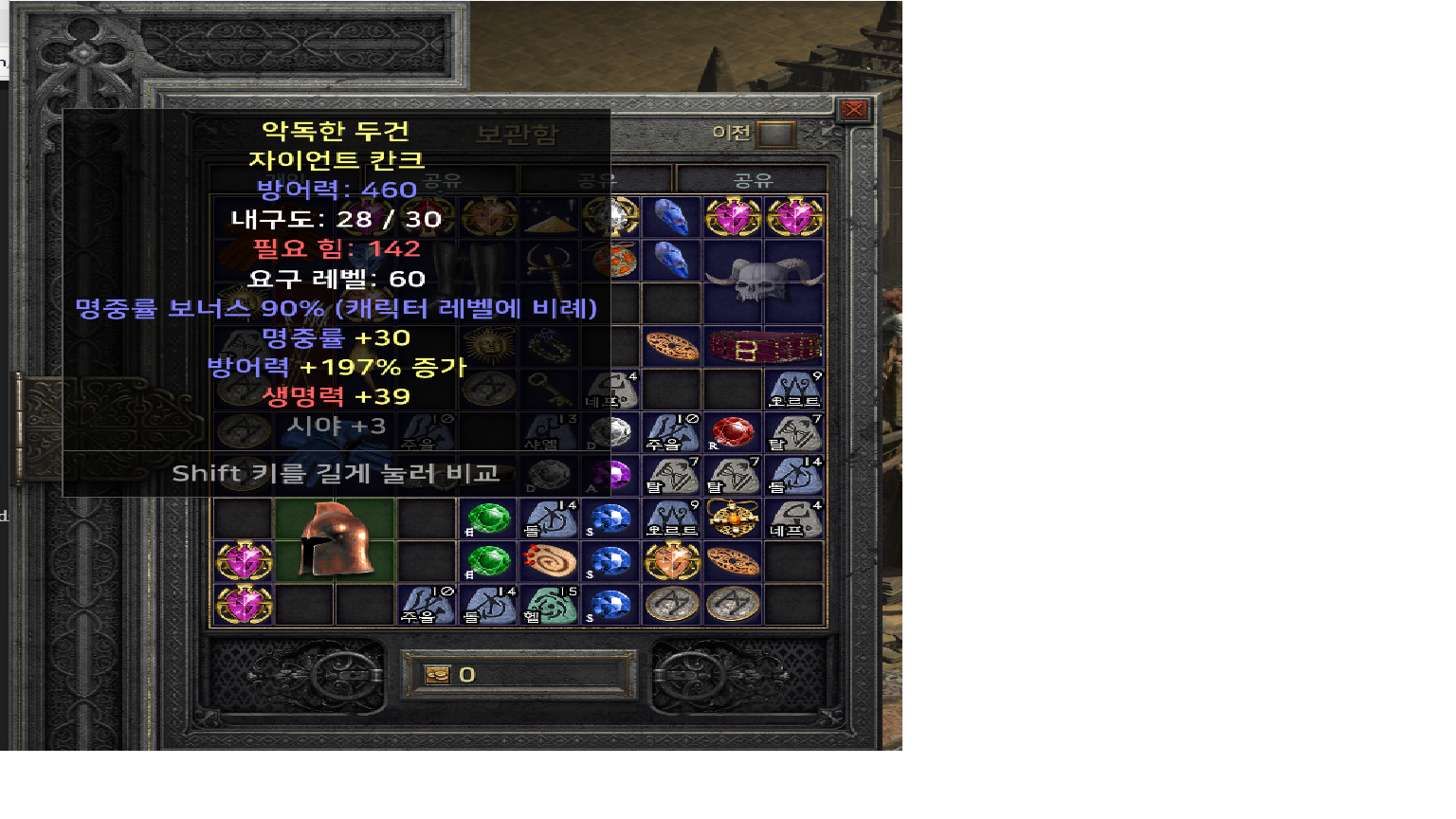Pick up the copper helmet

(x=333, y=539)
